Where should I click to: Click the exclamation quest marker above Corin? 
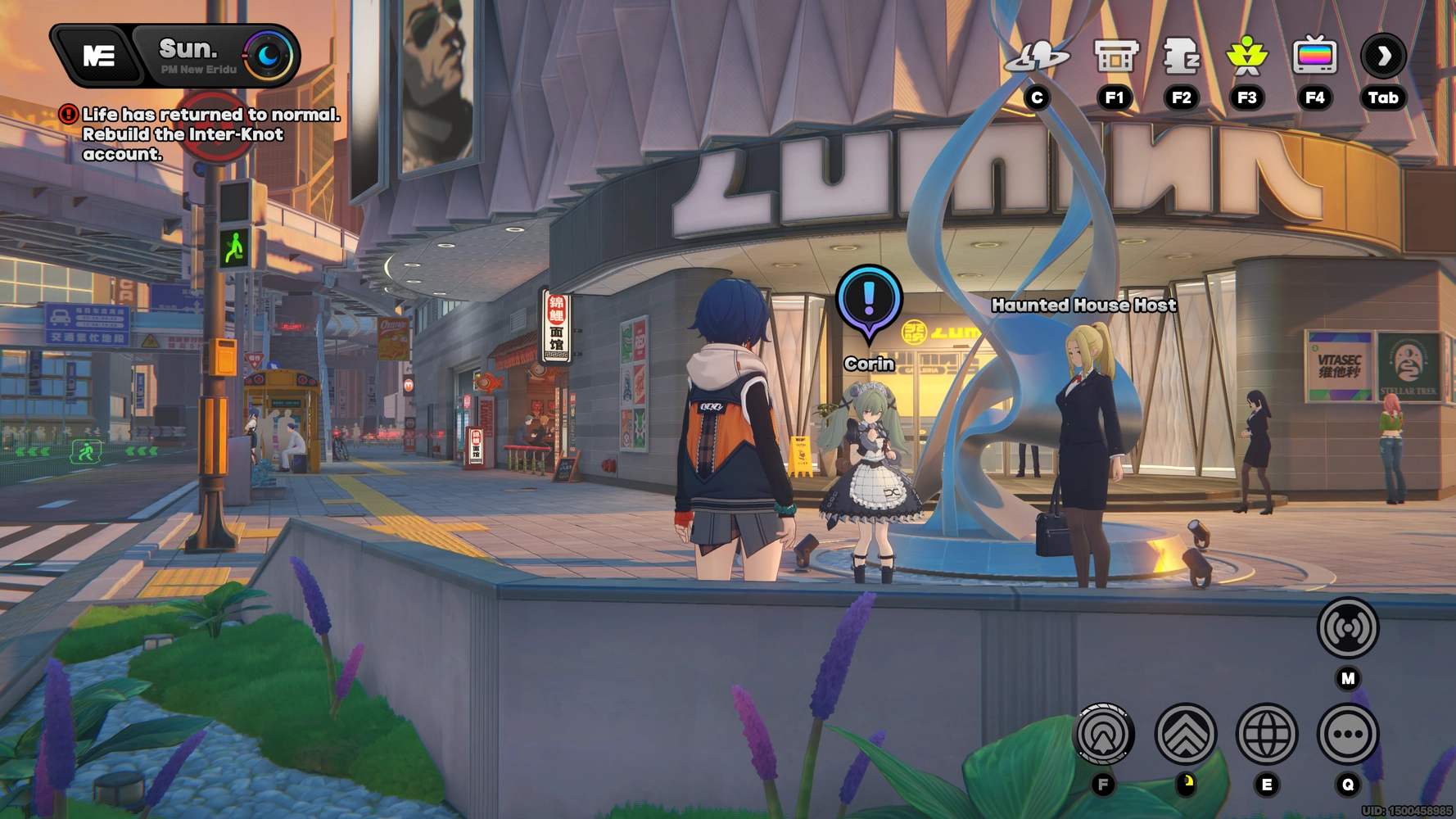[869, 300]
